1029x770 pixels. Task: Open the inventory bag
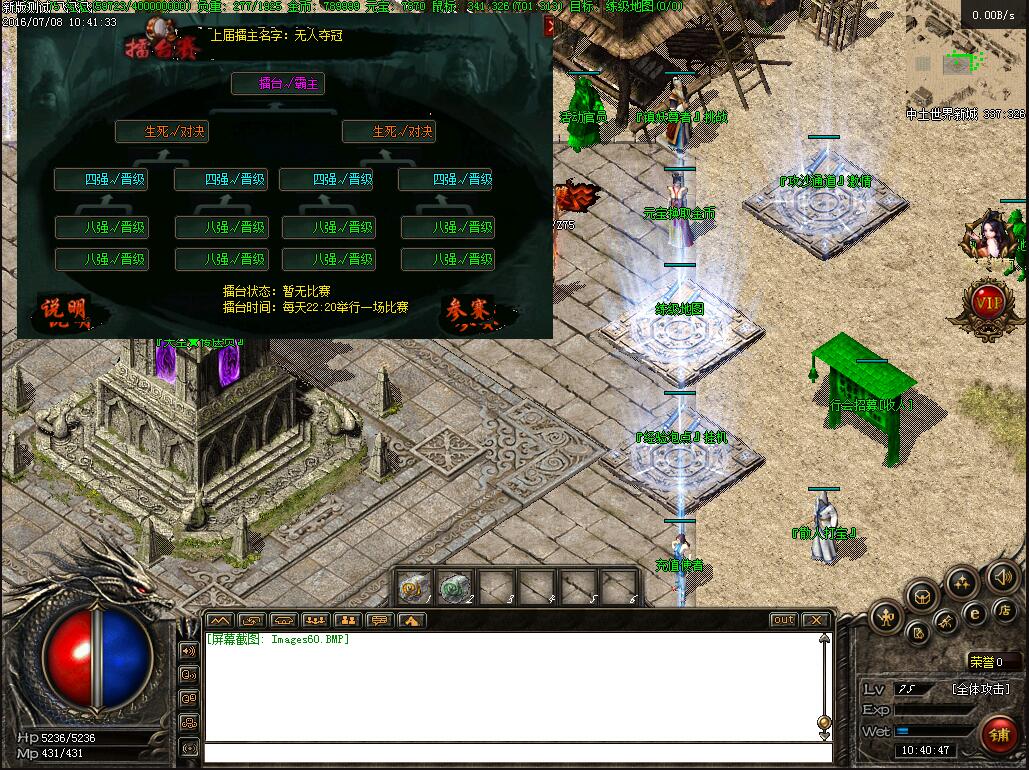[x=922, y=596]
